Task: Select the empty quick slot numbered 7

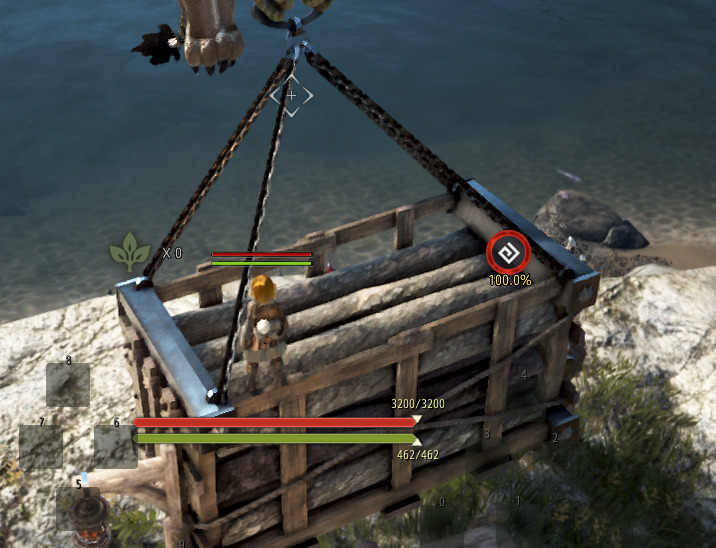Action: click(x=41, y=447)
